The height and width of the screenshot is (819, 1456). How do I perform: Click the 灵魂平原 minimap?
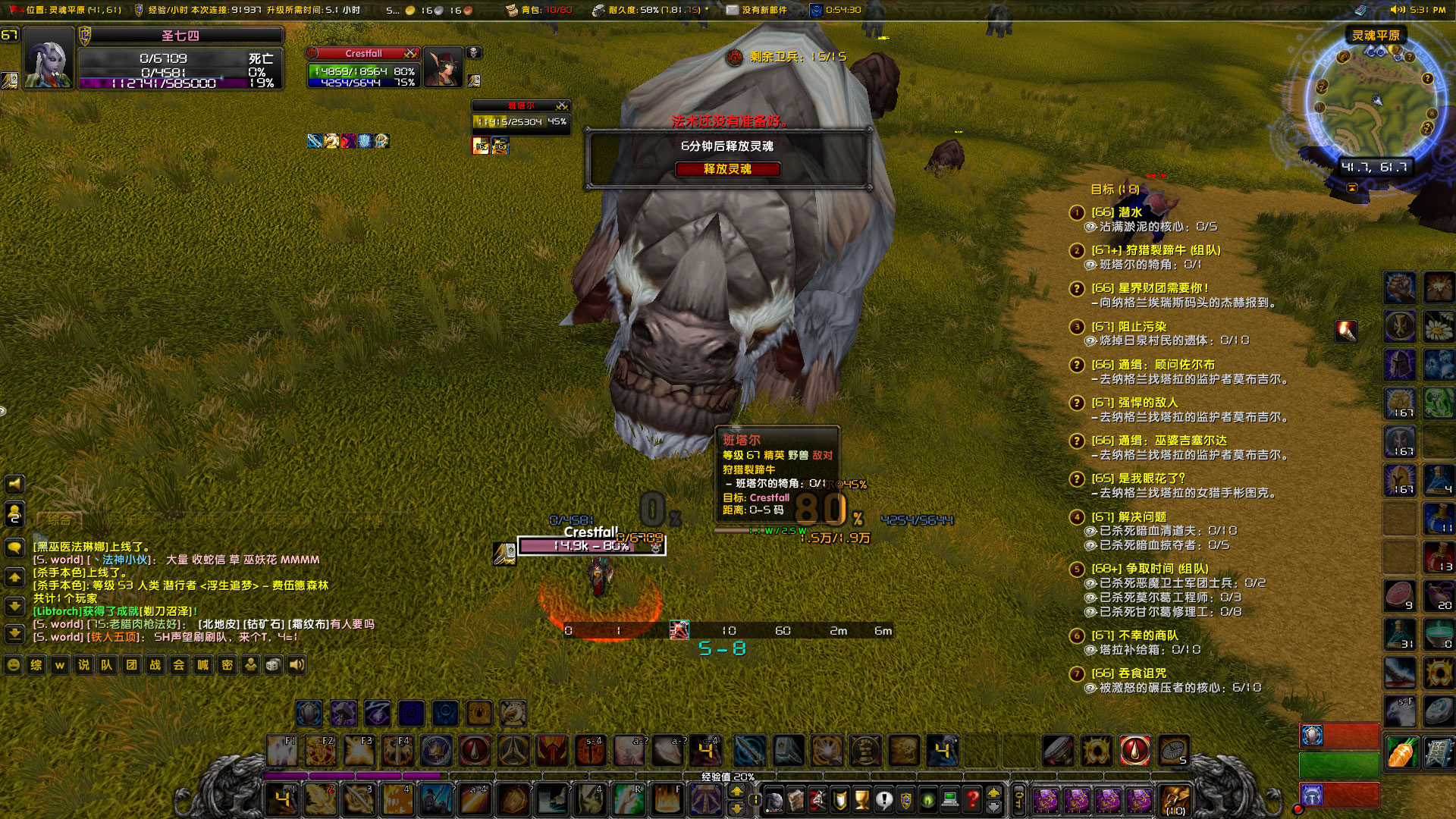[x=1379, y=99]
